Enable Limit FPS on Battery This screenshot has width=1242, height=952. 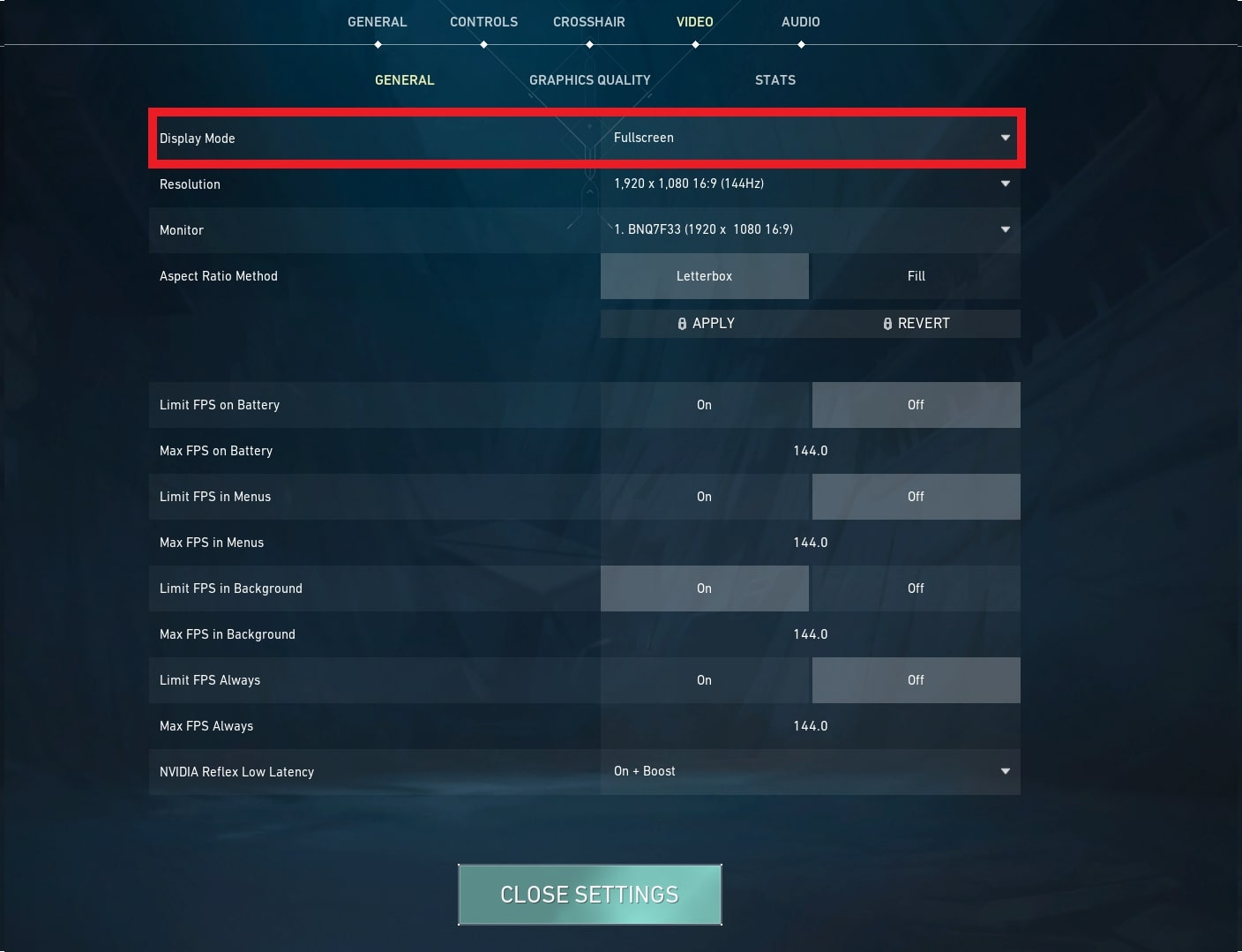click(x=704, y=404)
